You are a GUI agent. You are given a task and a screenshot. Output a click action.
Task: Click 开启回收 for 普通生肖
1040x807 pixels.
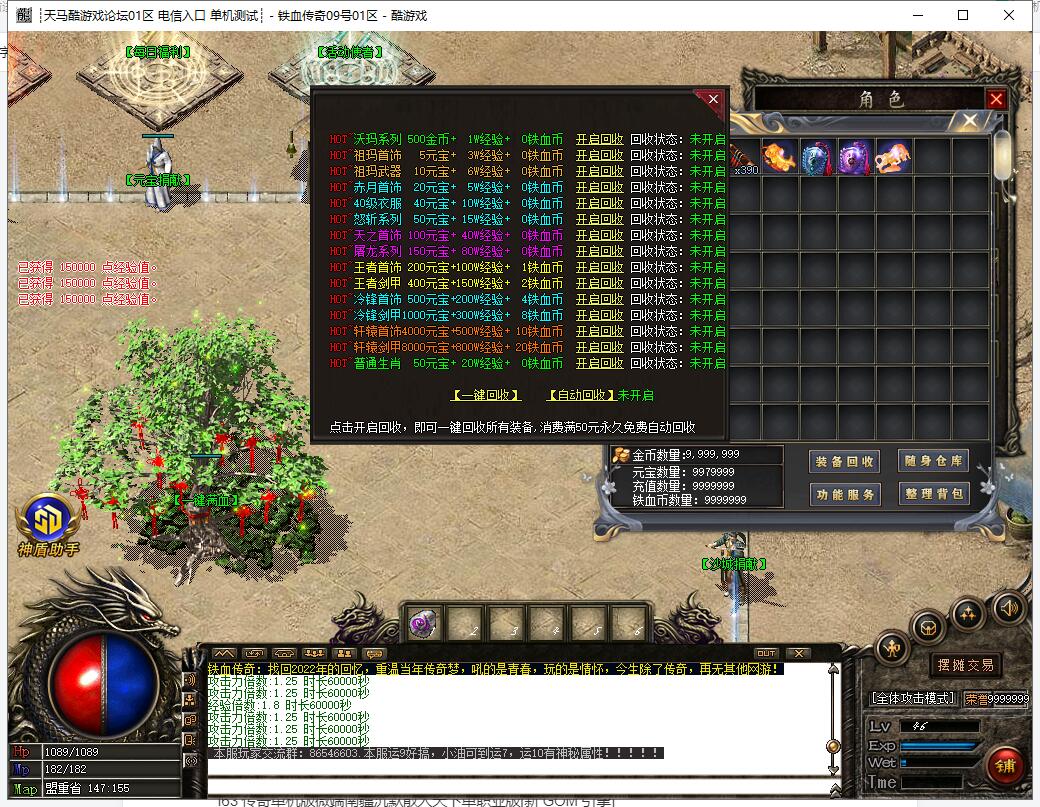(x=599, y=364)
